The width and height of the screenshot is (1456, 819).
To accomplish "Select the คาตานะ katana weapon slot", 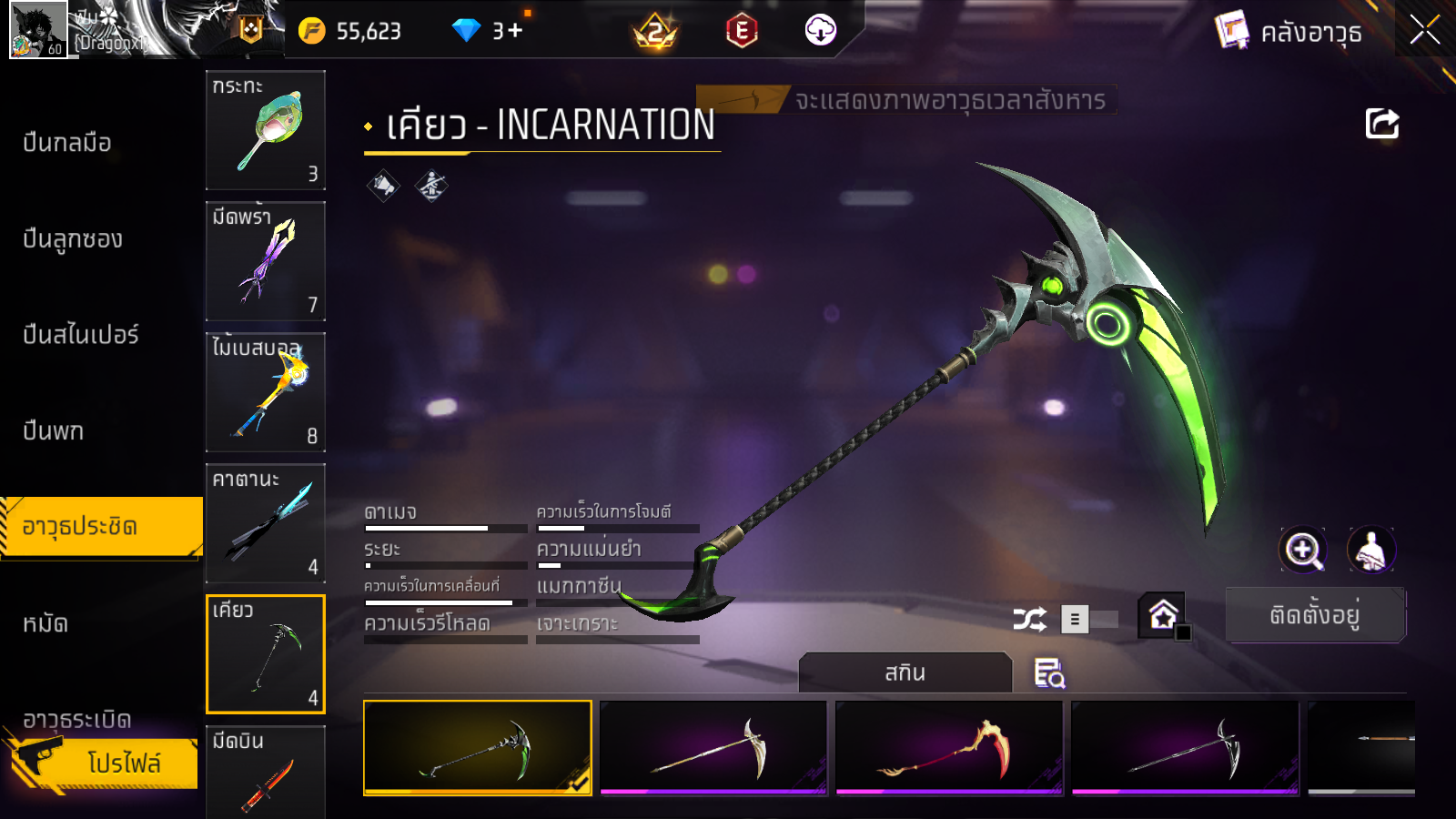I will (266, 522).
